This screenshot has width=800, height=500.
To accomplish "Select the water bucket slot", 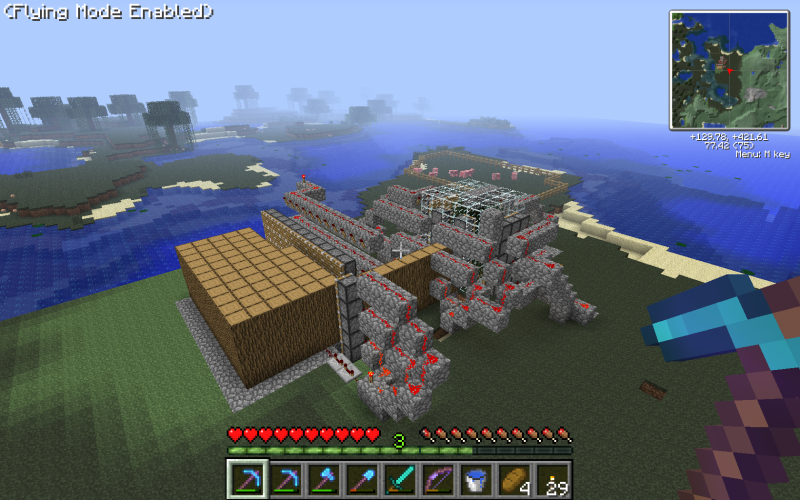I will click(476, 479).
